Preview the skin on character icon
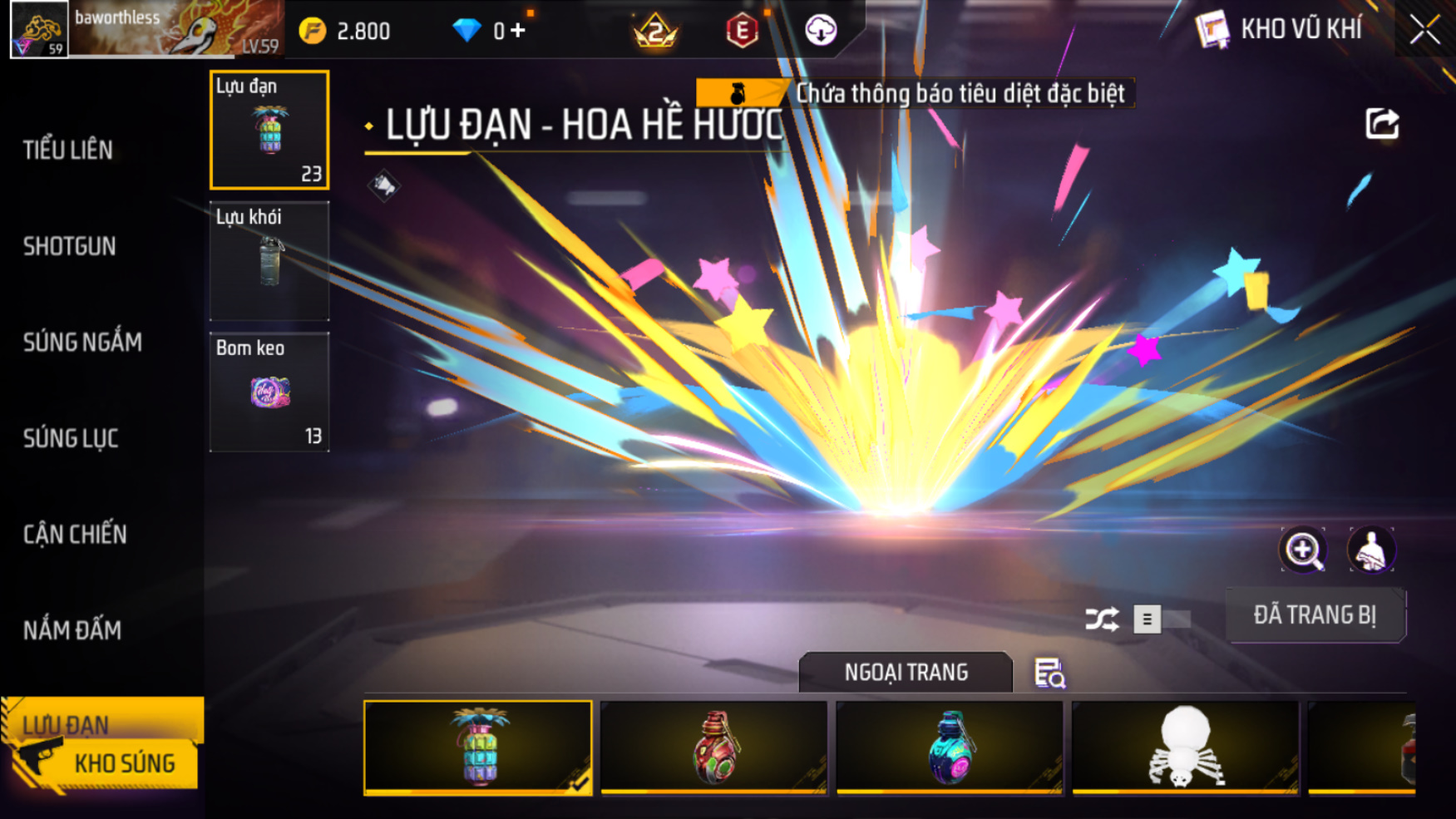The height and width of the screenshot is (819, 1456). tap(1370, 550)
